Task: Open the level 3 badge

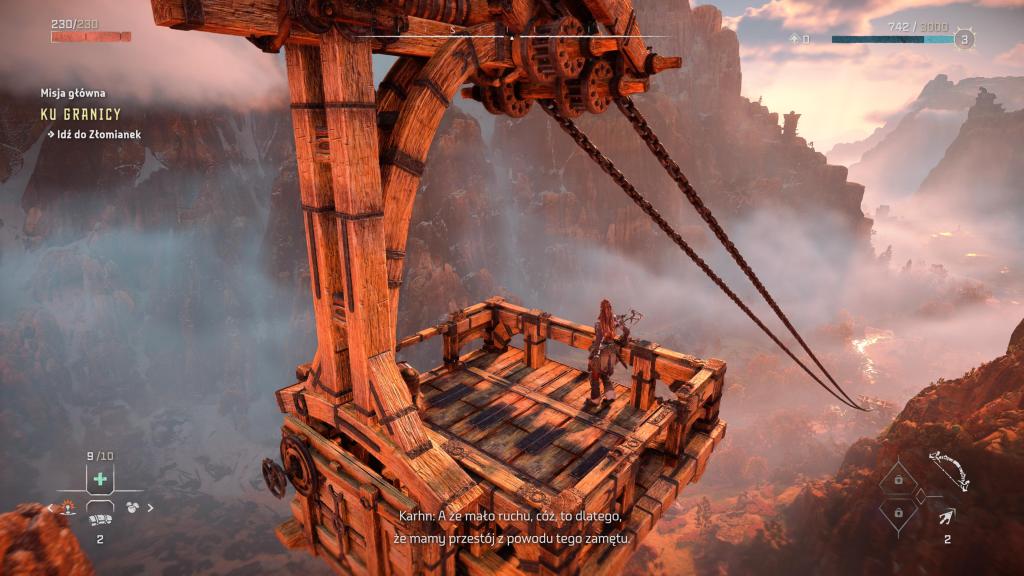Action: click(963, 40)
